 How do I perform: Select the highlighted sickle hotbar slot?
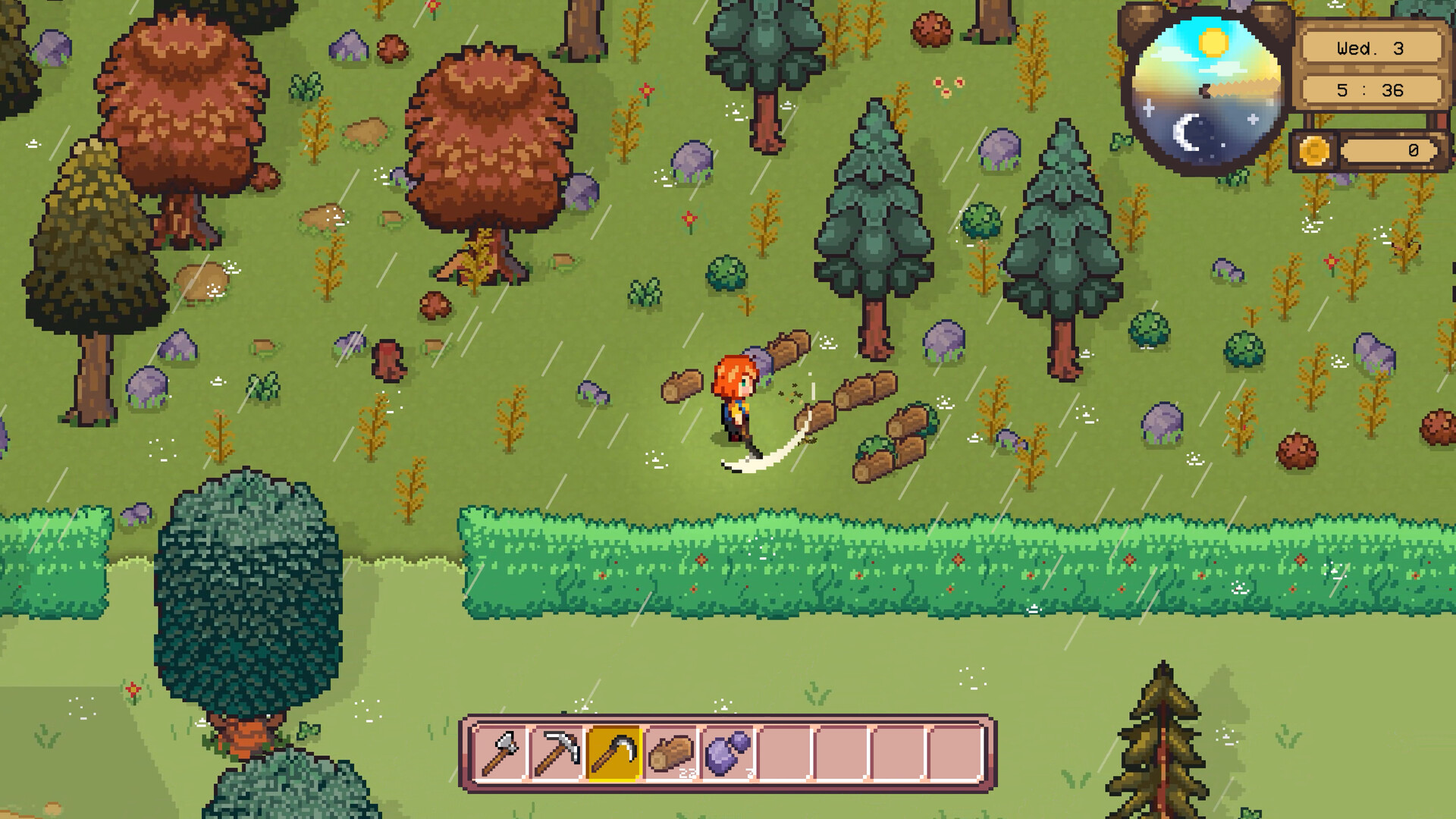point(614,750)
